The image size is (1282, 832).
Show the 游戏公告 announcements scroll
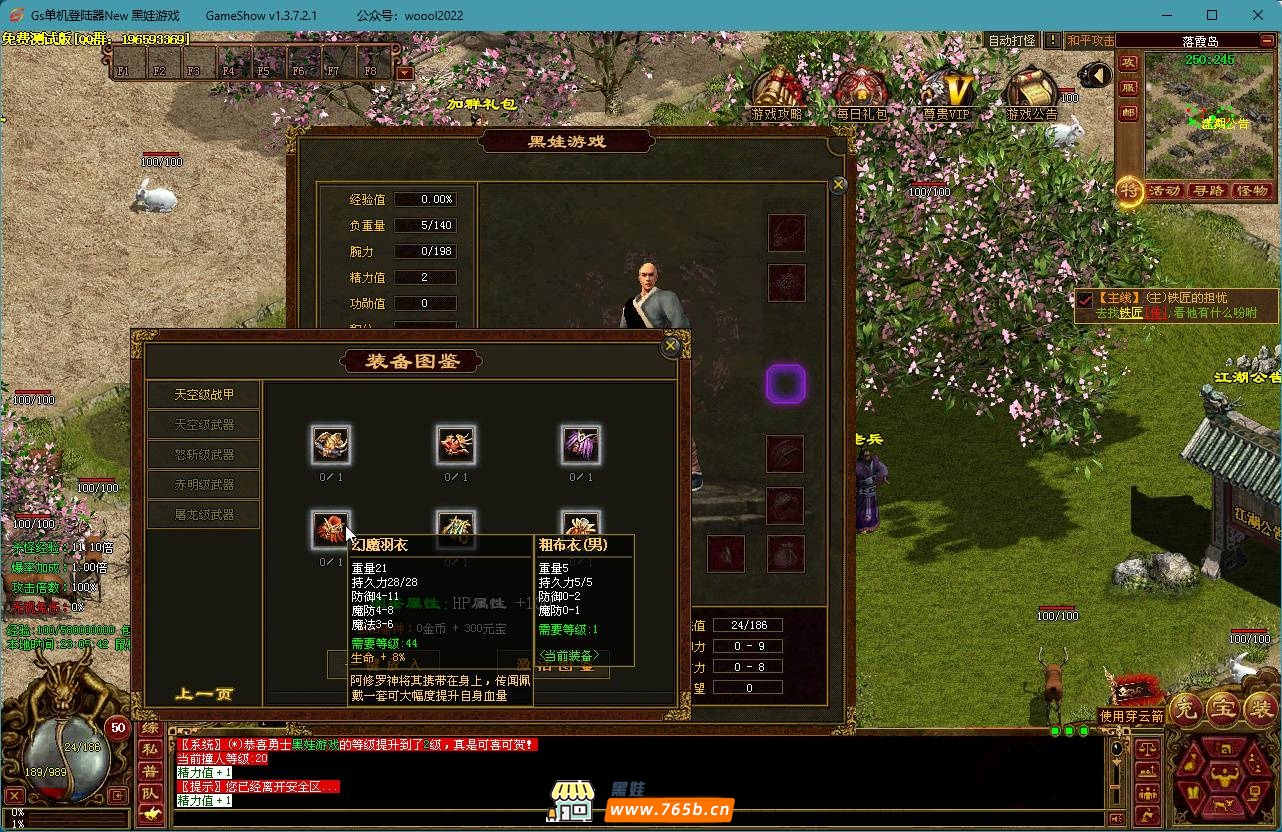[1031, 91]
